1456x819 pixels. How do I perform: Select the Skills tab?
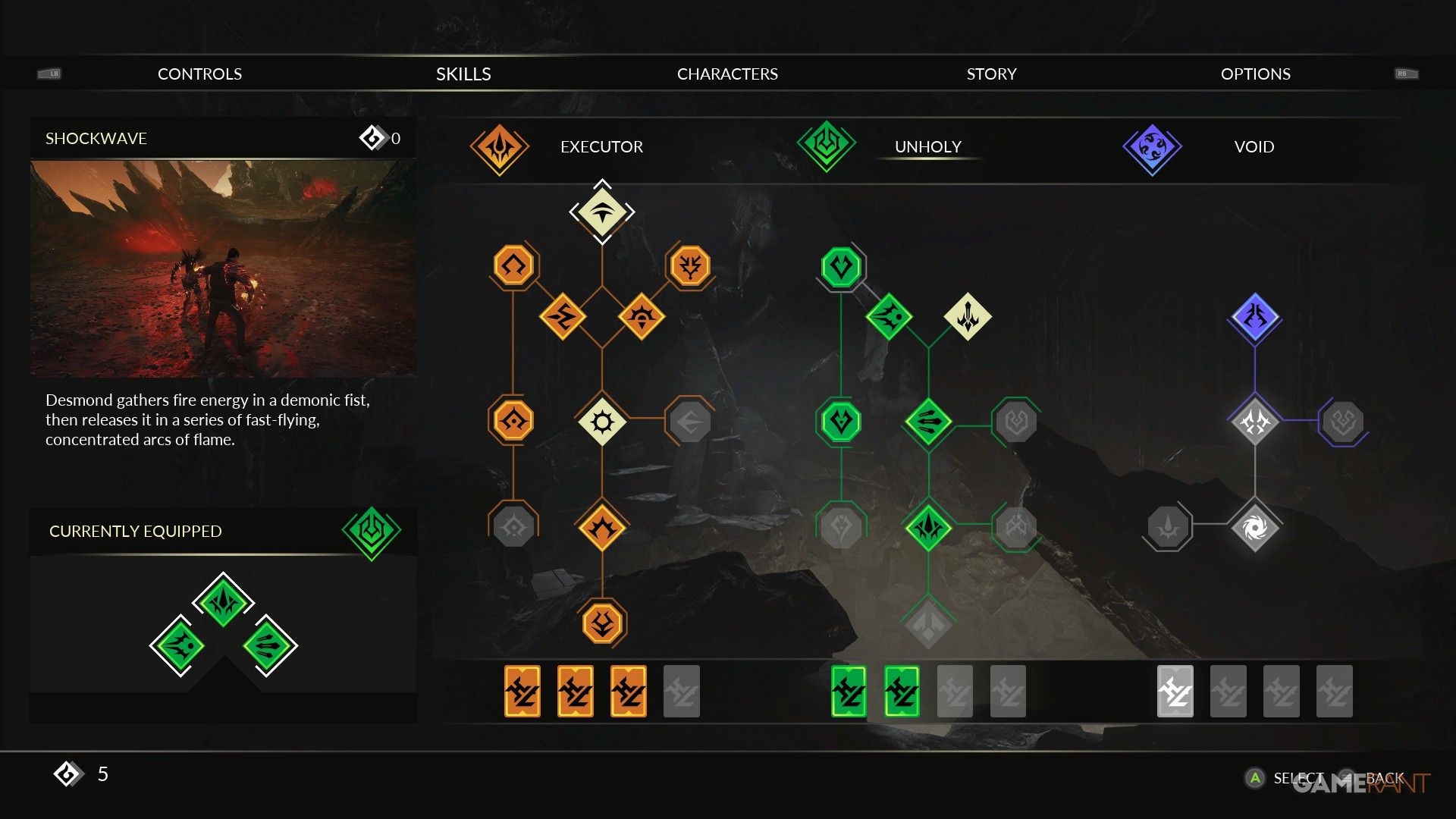click(463, 74)
